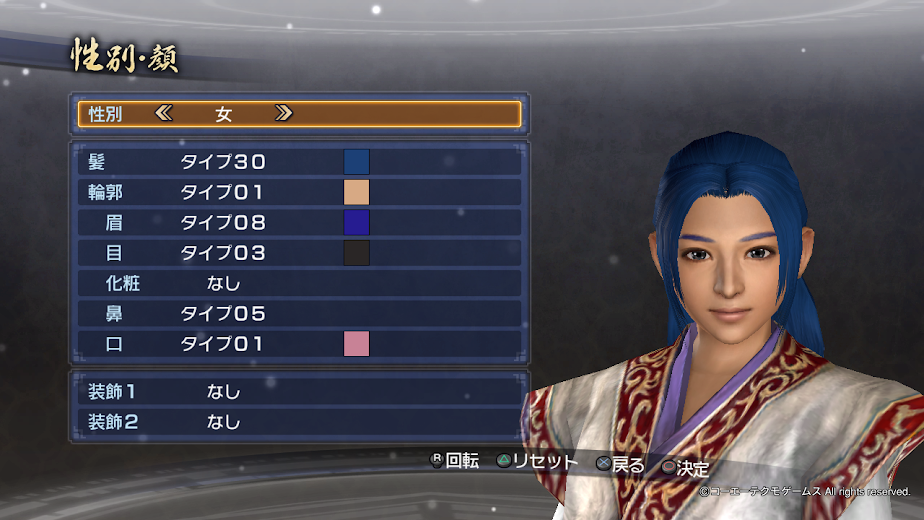
Task: Pick the black eye color swatch
Action: 356,253
